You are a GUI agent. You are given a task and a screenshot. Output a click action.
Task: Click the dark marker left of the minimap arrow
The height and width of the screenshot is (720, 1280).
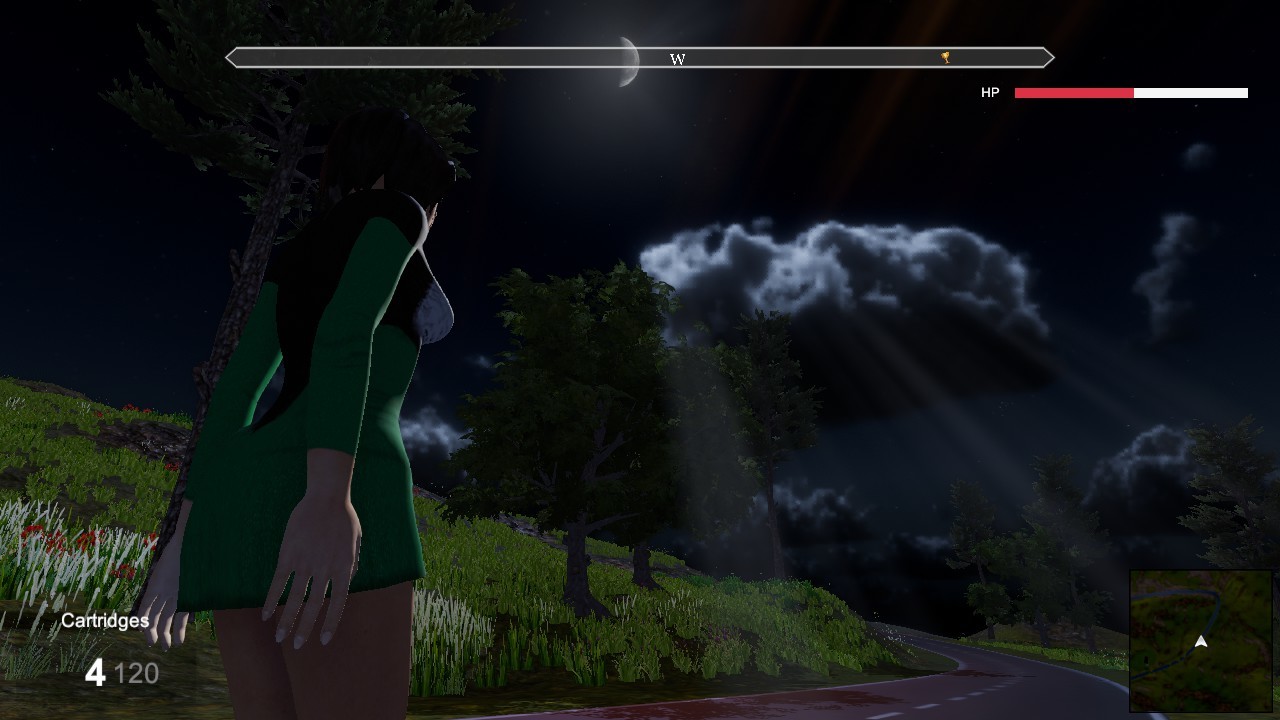pyautogui.click(x=1146, y=660)
